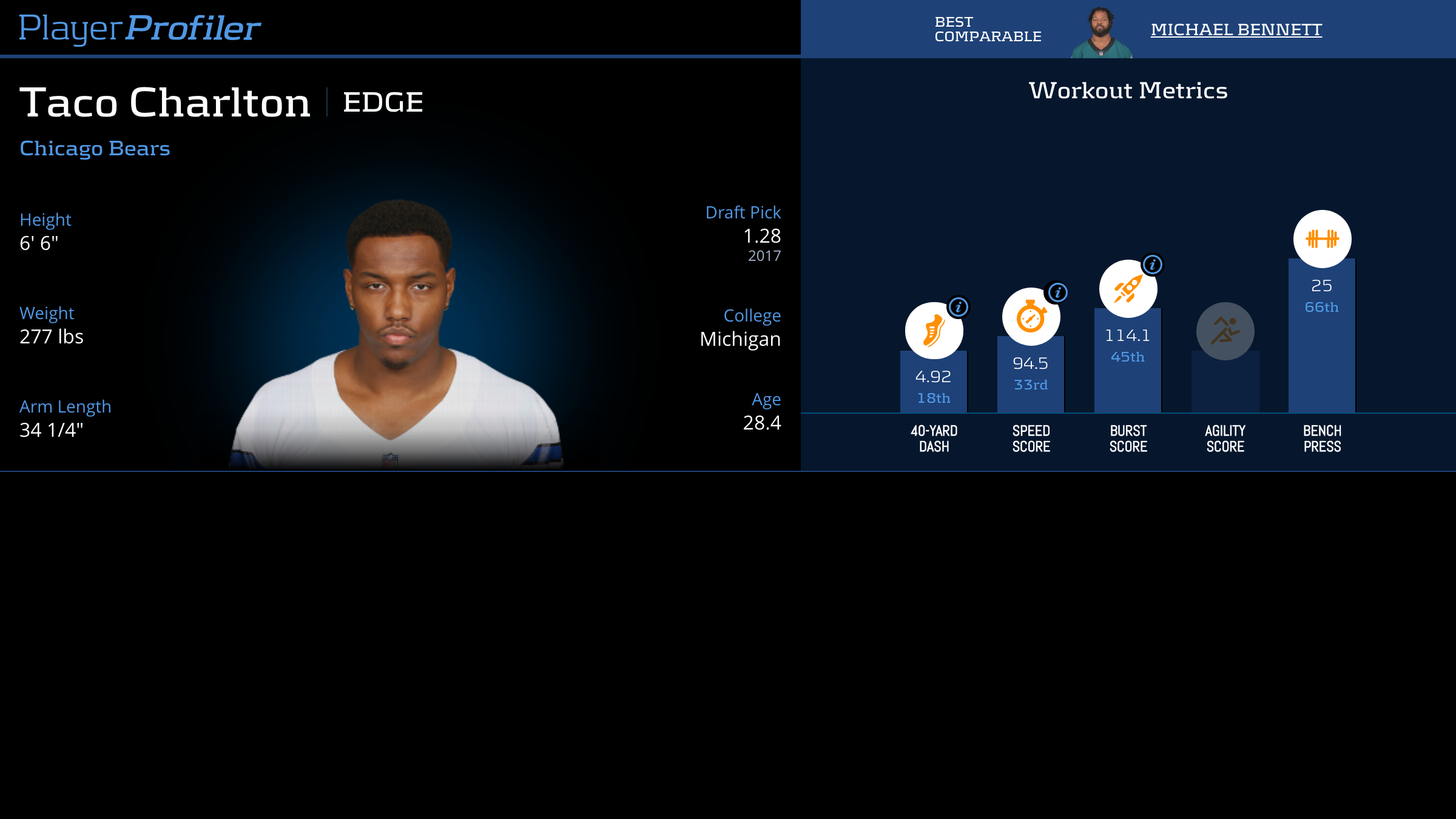
Task: Open the Chicago Bears team link
Action: click(x=95, y=149)
